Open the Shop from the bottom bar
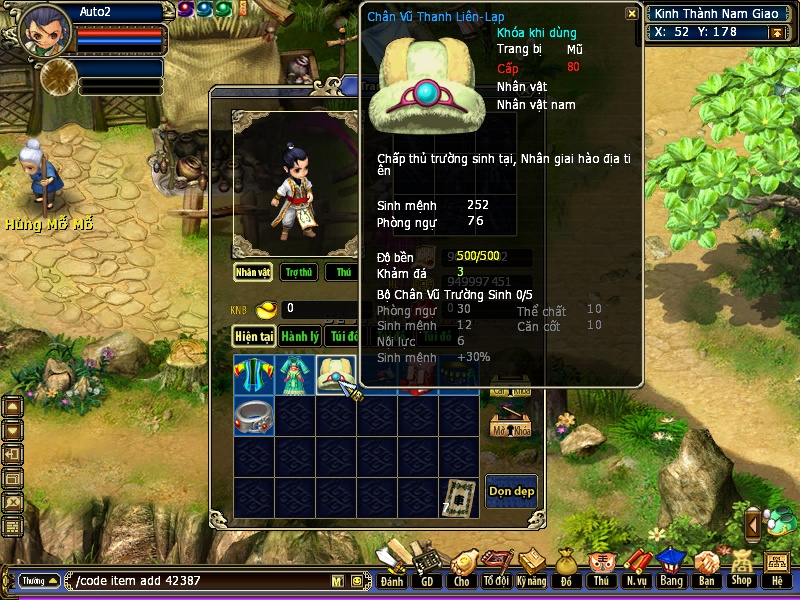 click(x=741, y=566)
